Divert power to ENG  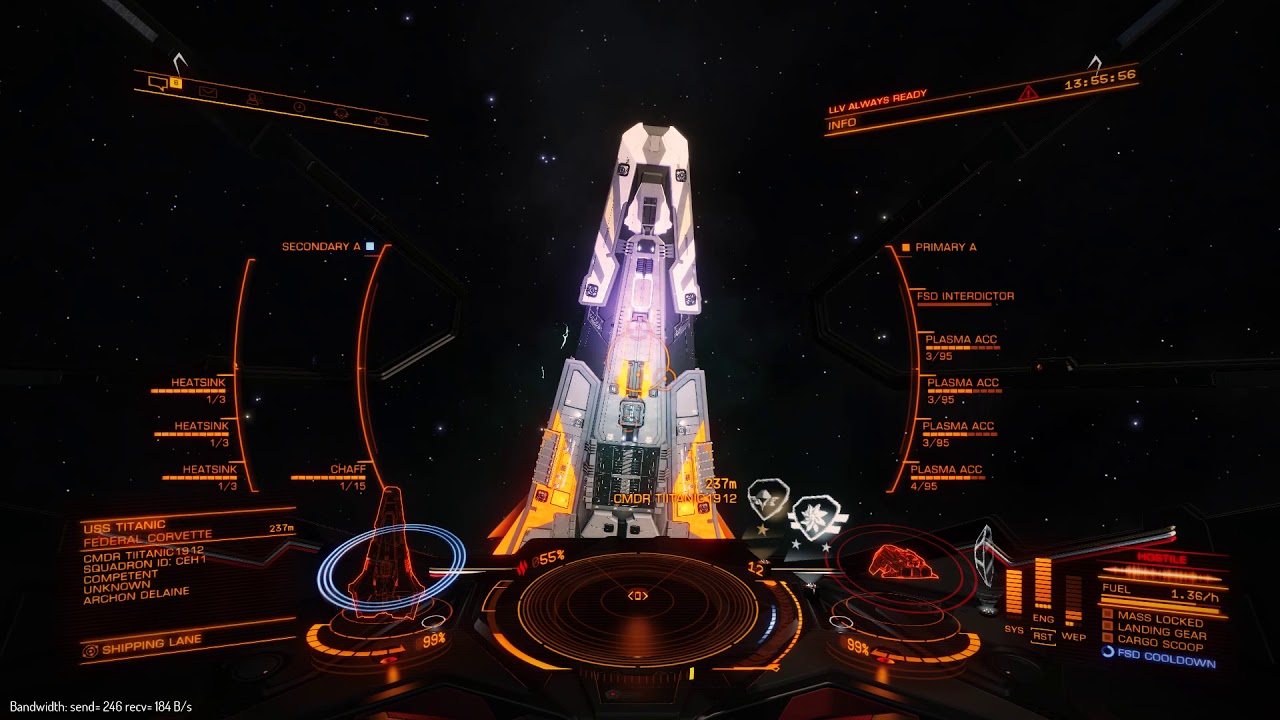tap(1043, 620)
